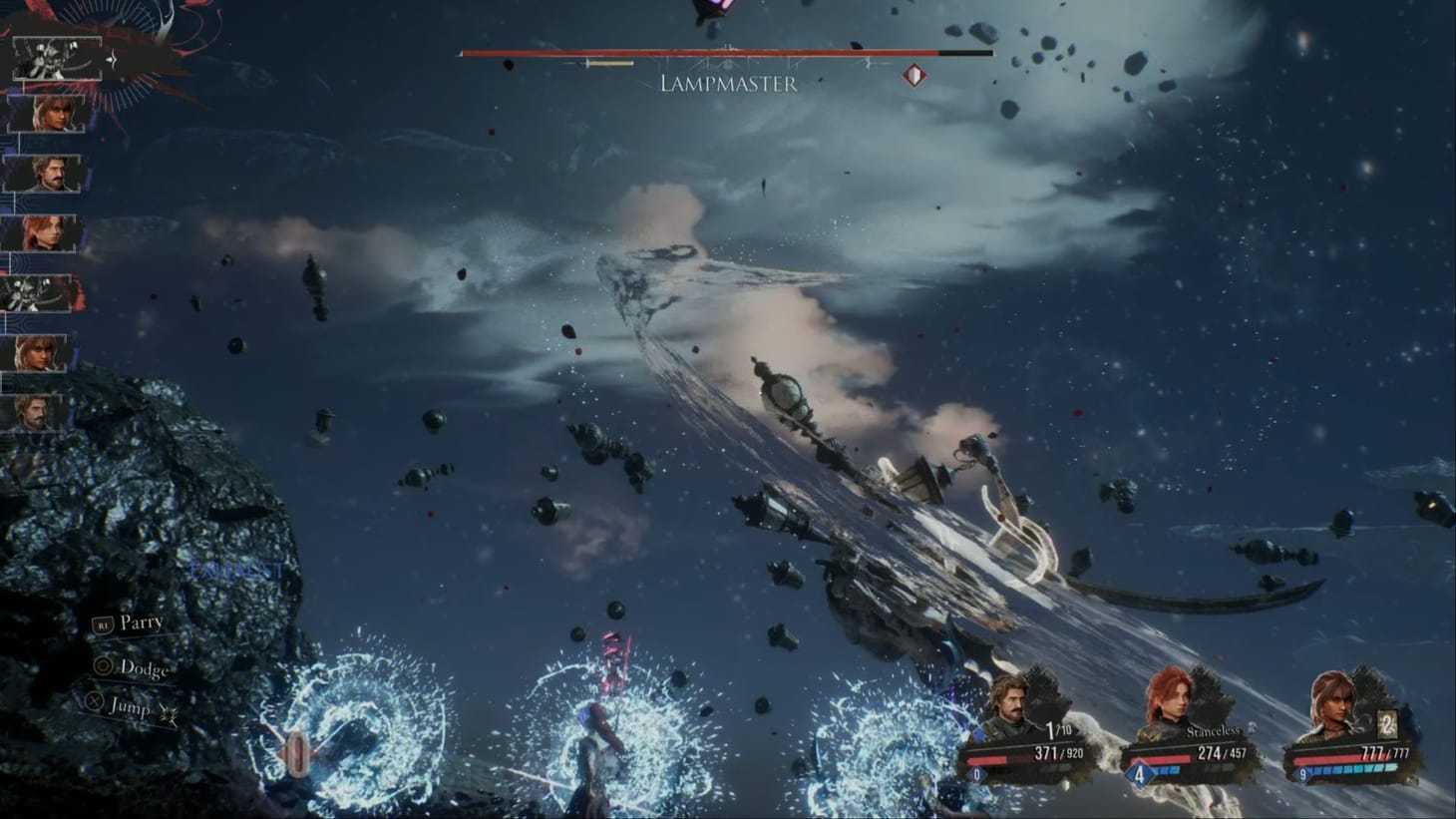1456x819 pixels.
Task: Select the Jump action icon
Action: 94,700
